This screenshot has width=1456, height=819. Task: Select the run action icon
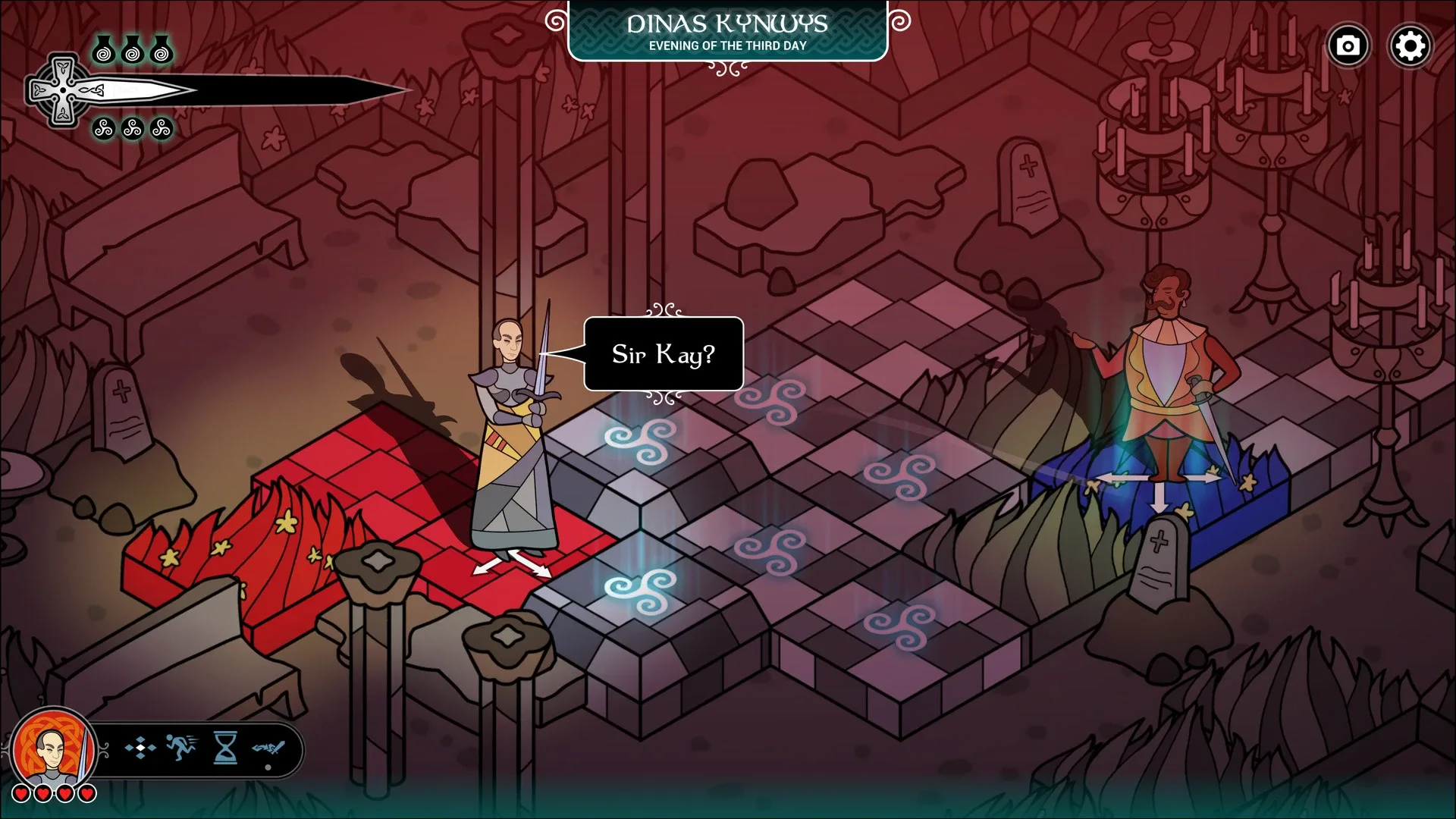182,747
